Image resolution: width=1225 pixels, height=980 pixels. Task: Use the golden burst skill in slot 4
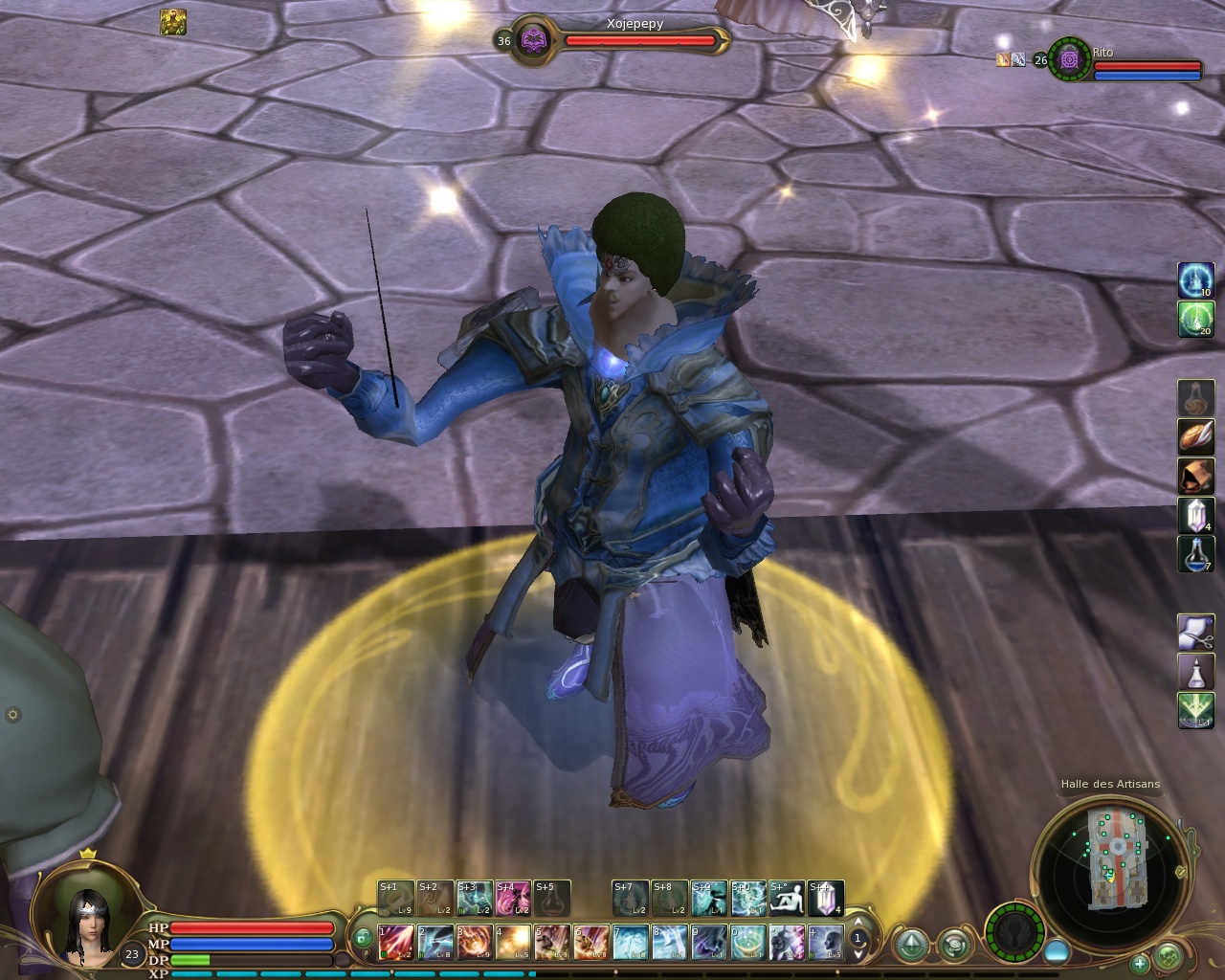pyautogui.click(x=513, y=942)
